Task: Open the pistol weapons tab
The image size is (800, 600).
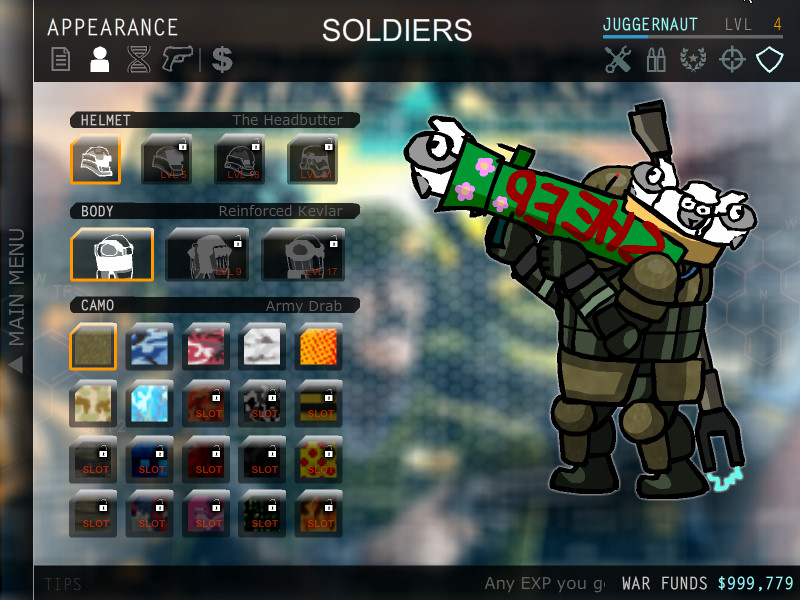Action: 177,60
